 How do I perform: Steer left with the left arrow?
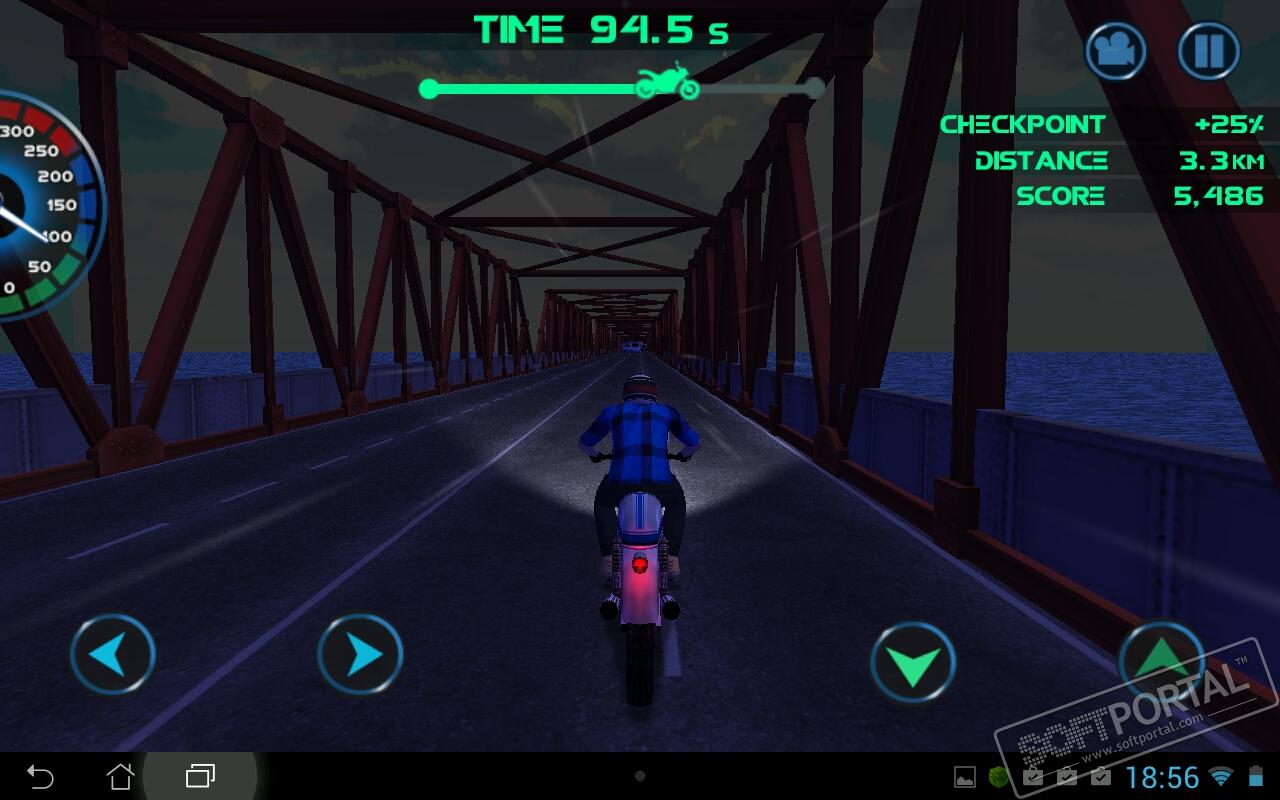coord(113,656)
